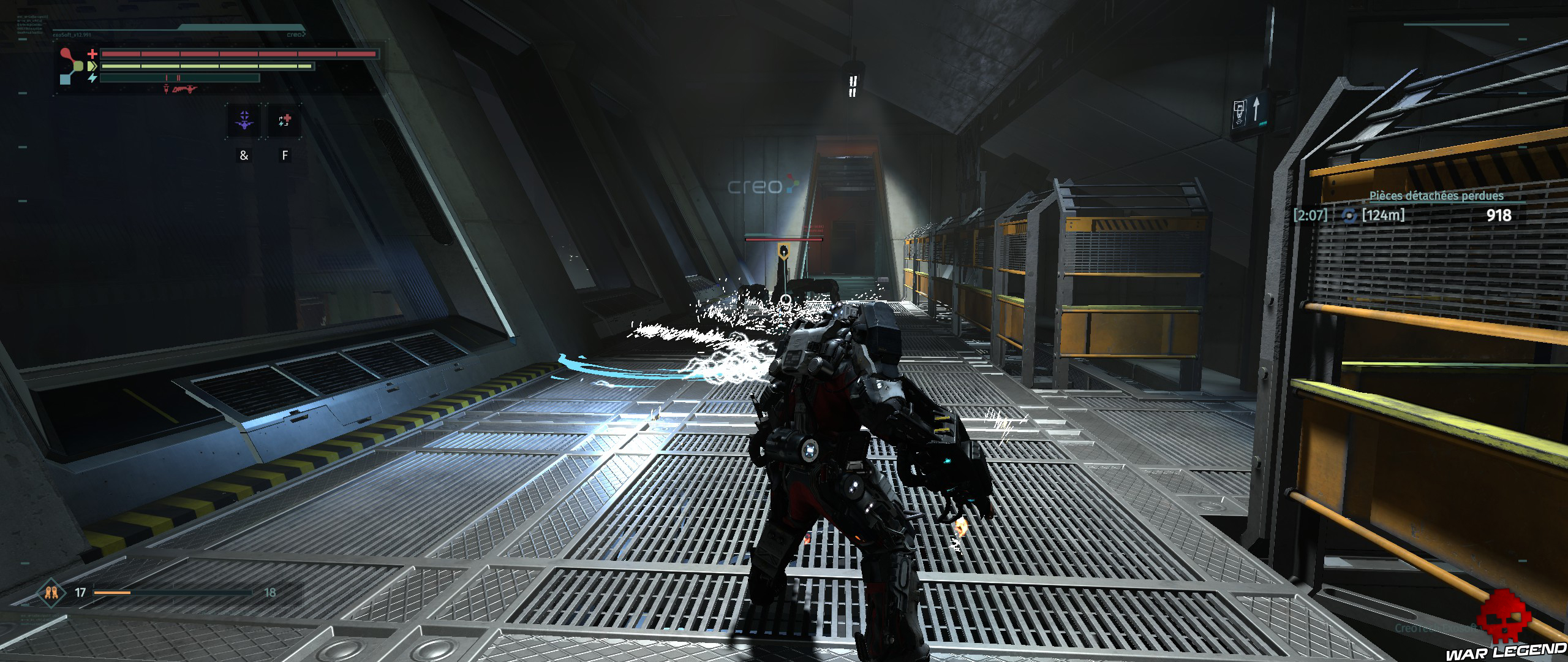
Task: Click the syringe injectable icon below the energy bar
Action: pyautogui.click(x=166, y=89)
